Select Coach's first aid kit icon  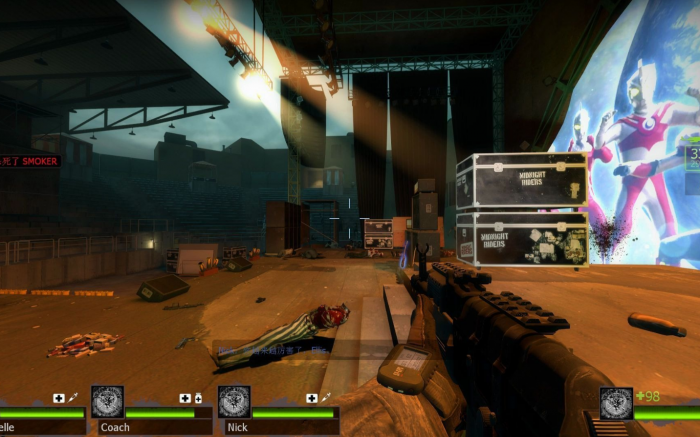[x=185, y=398]
